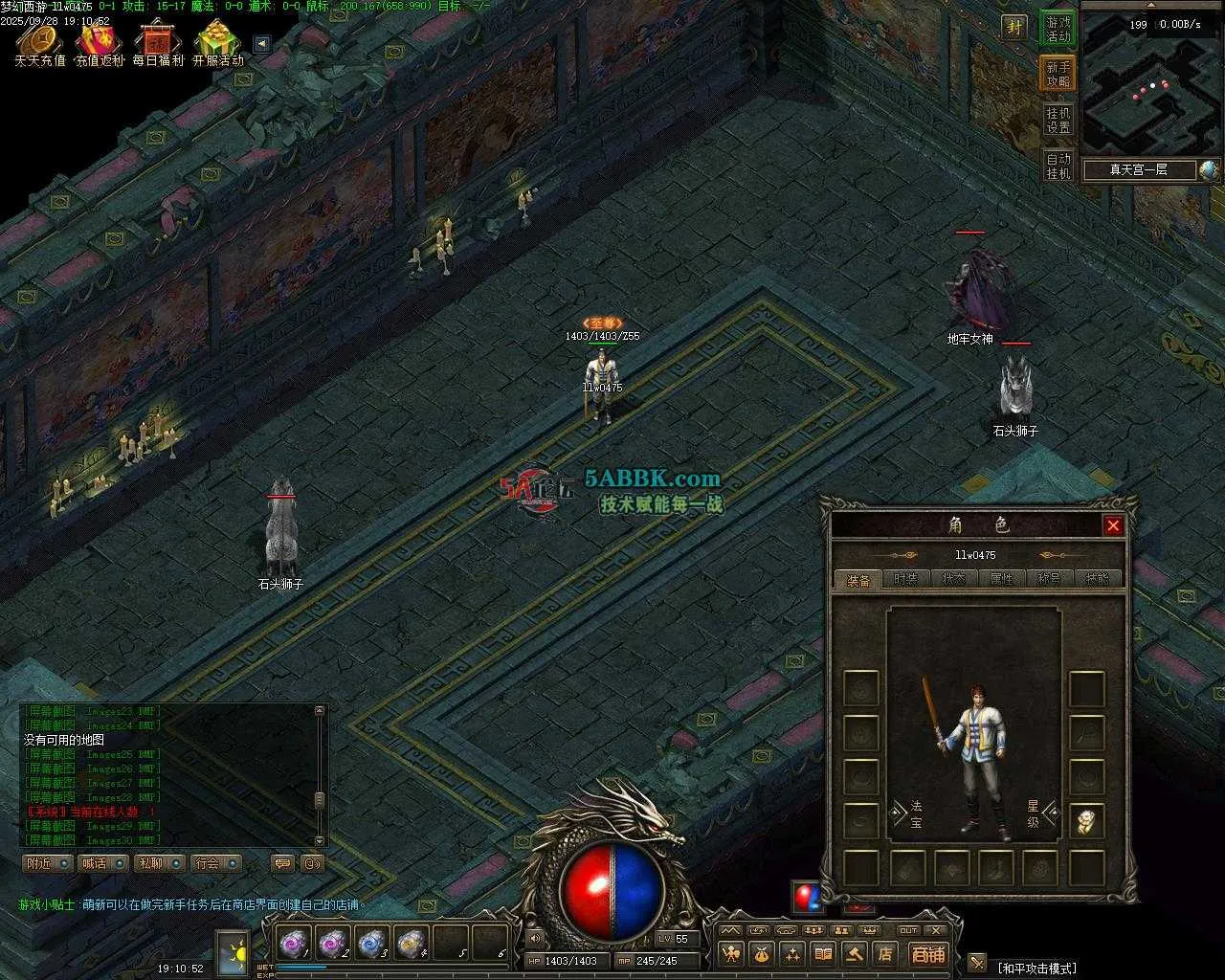The height and width of the screenshot is (980, 1225).
Task: Switch to the 时装 fashion tab
Action: pyautogui.click(x=904, y=579)
